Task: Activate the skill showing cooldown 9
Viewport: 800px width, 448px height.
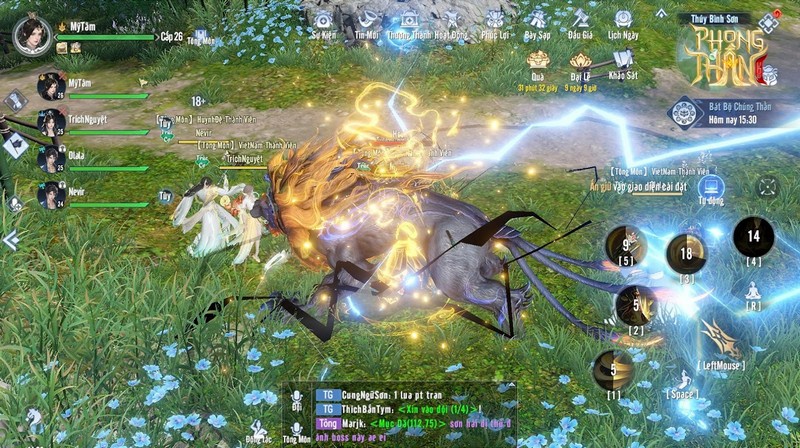Action: (x=626, y=245)
